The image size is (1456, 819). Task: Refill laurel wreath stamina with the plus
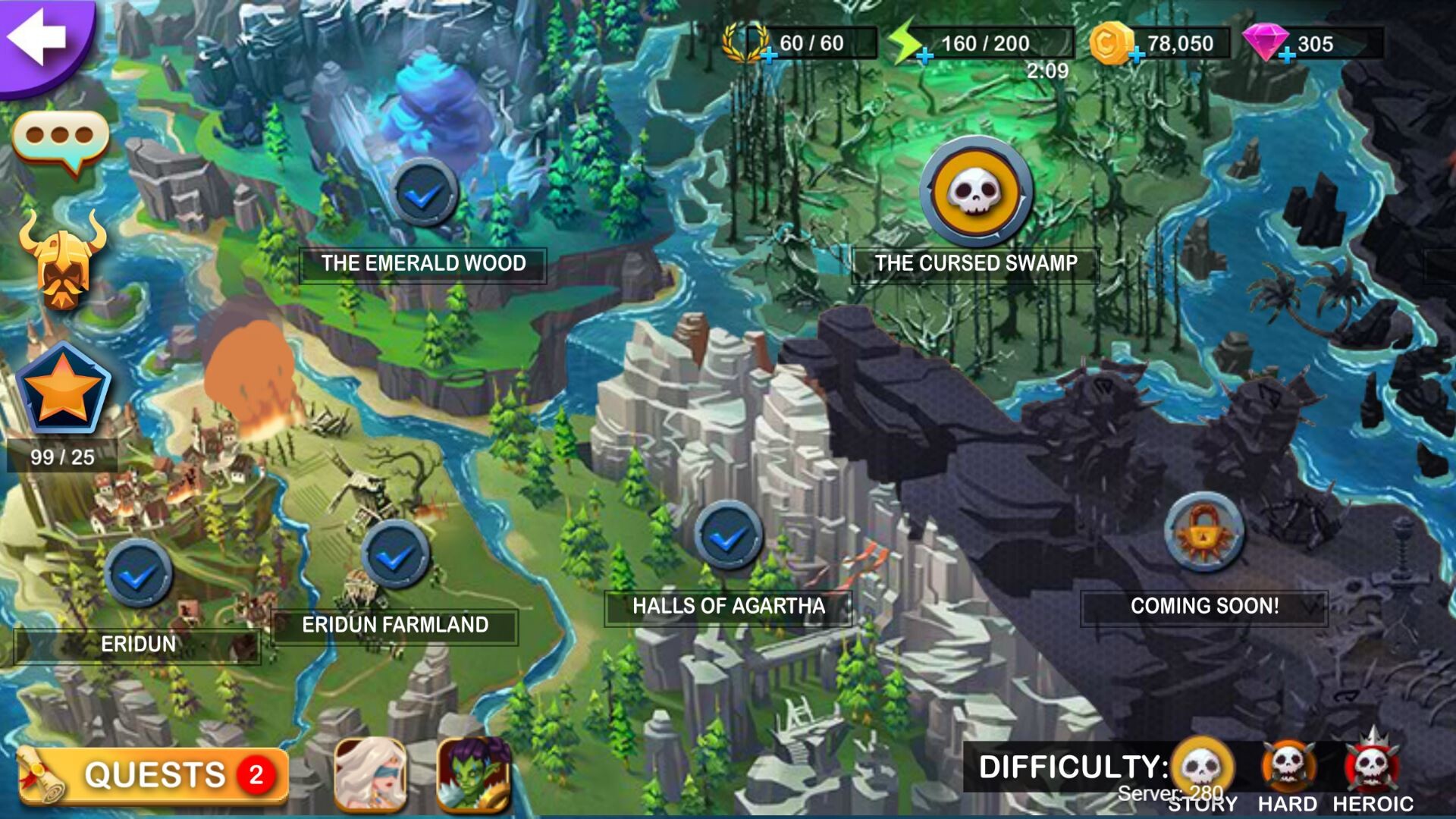point(769,55)
